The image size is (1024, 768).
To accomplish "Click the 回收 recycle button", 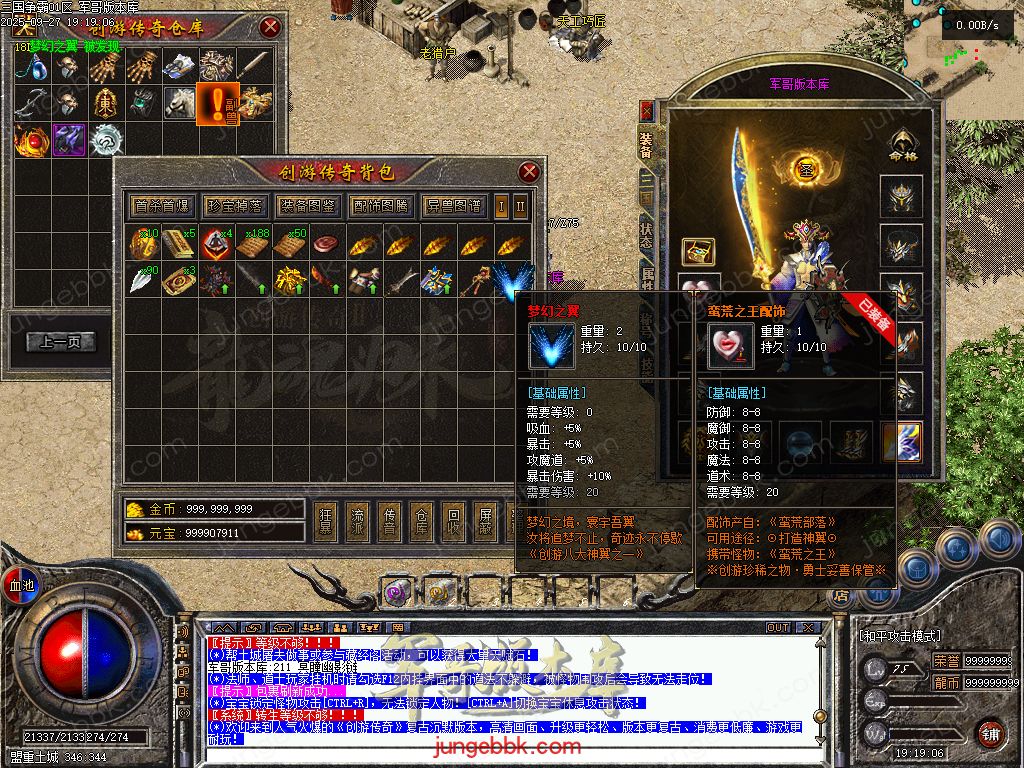I will click(x=453, y=521).
